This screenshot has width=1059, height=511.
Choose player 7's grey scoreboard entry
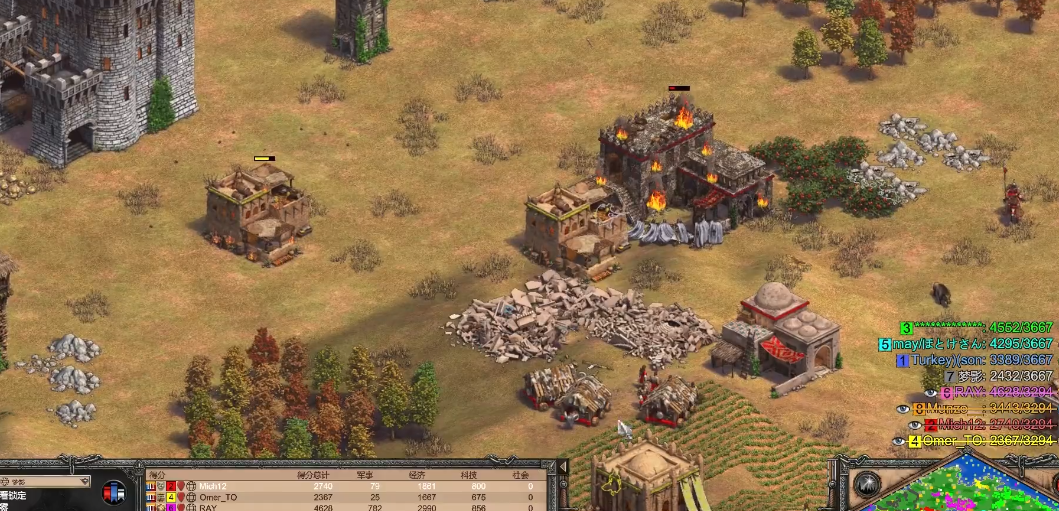click(998, 376)
